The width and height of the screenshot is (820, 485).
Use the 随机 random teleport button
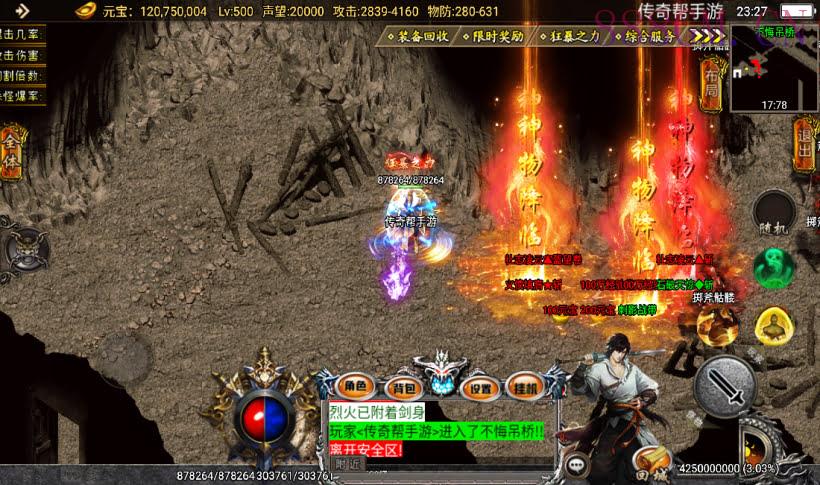774,212
